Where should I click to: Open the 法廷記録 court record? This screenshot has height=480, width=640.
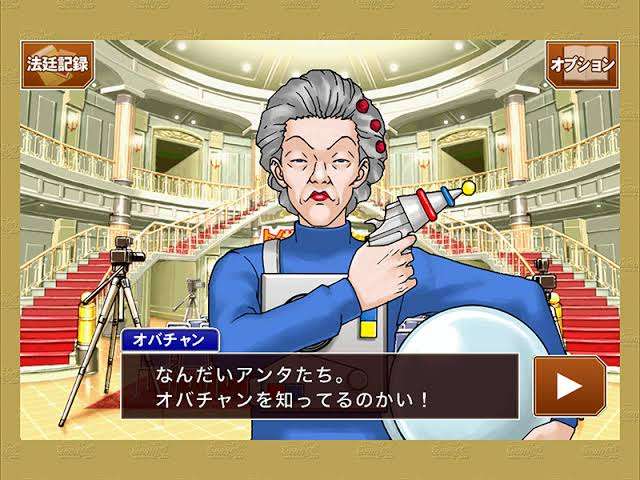(58, 65)
